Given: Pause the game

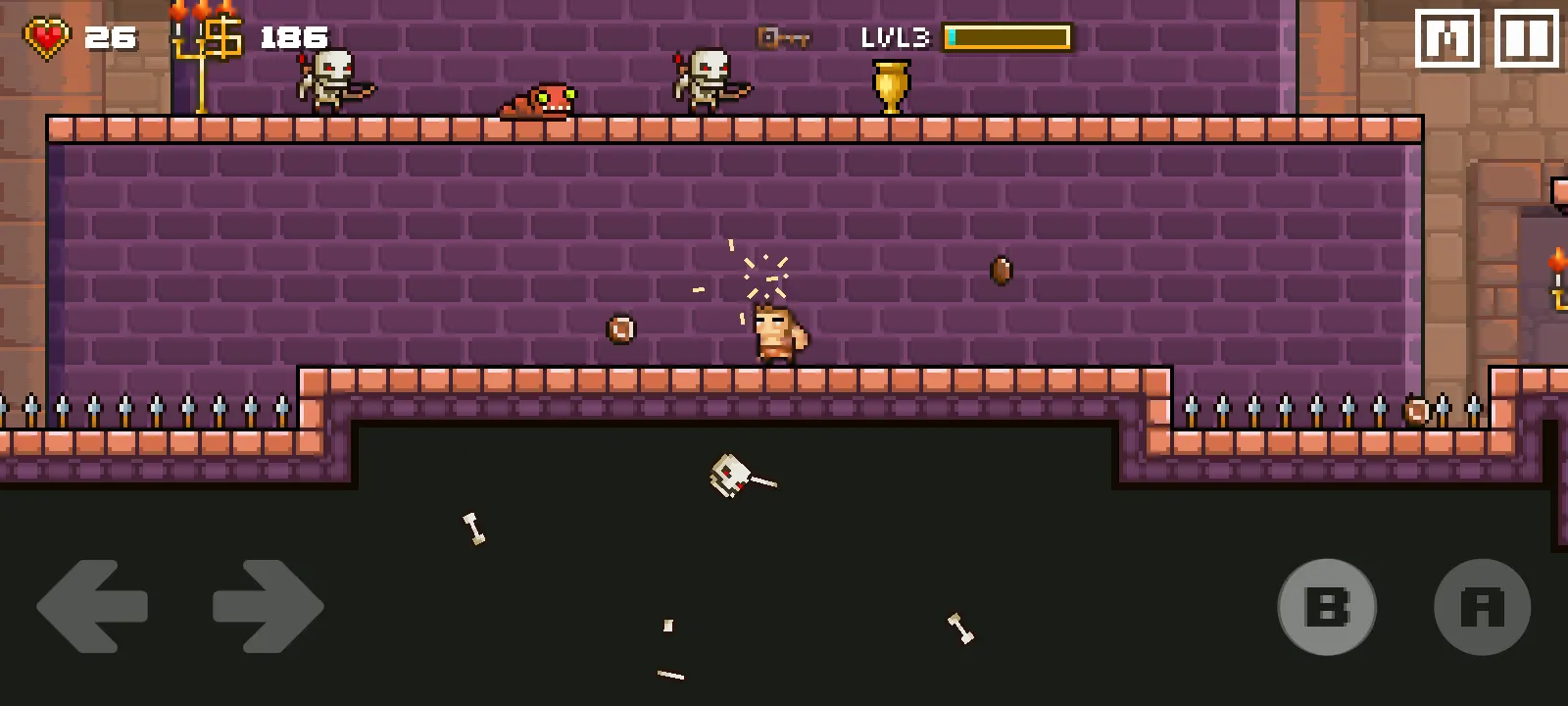Looking at the screenshot, I should pyautogui.click(x=1526, y=39).
